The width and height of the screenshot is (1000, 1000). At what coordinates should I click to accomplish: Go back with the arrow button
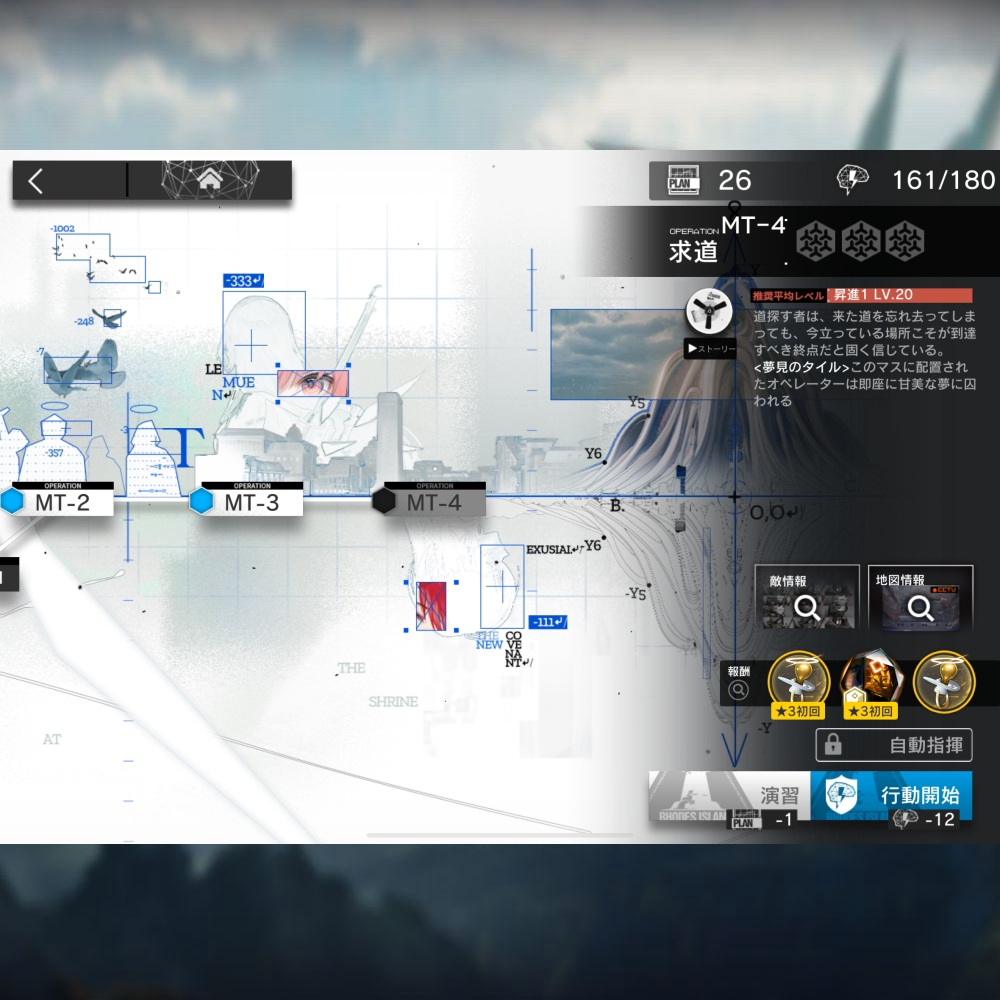point(37,181)
